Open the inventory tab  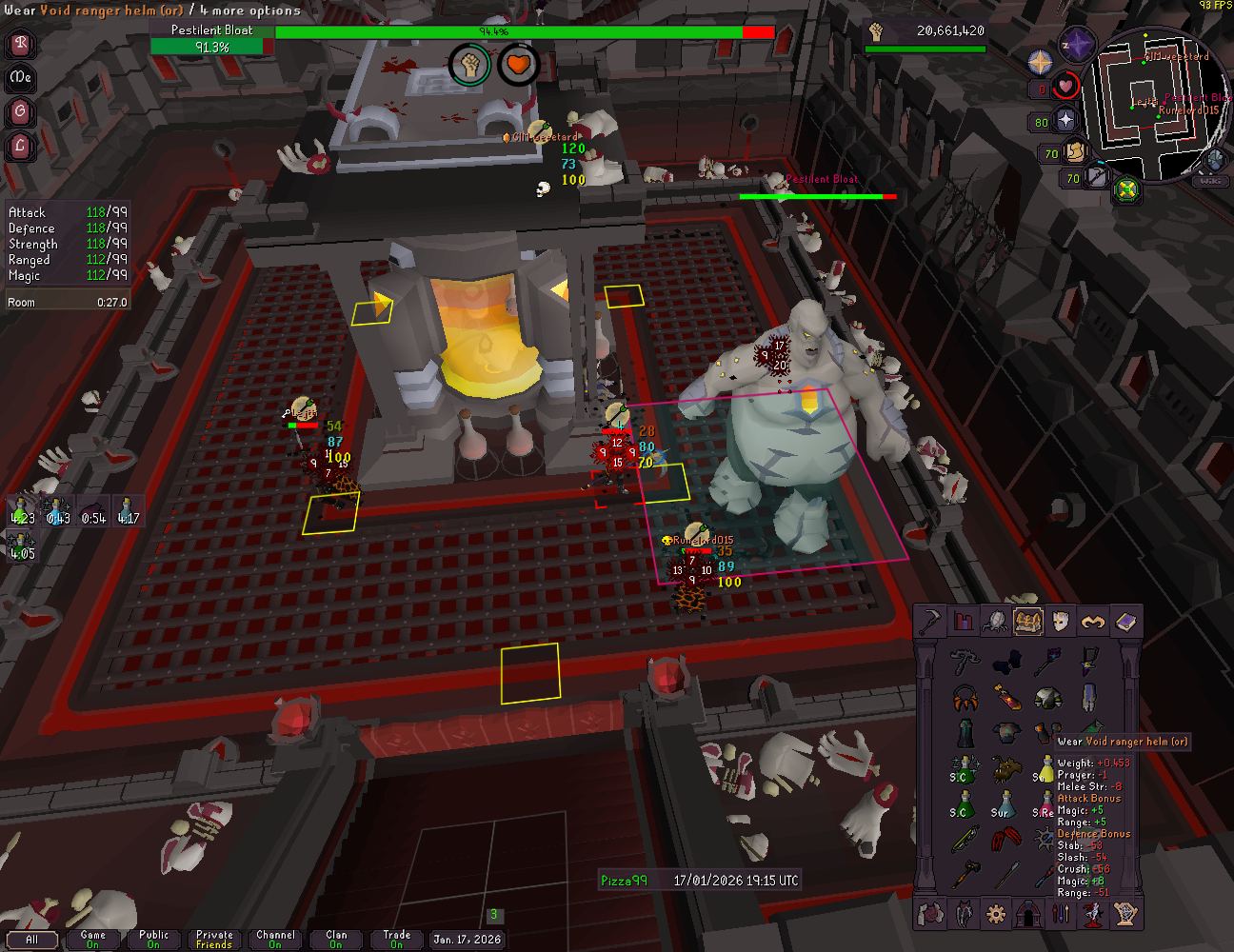[x=1027, y=622]
